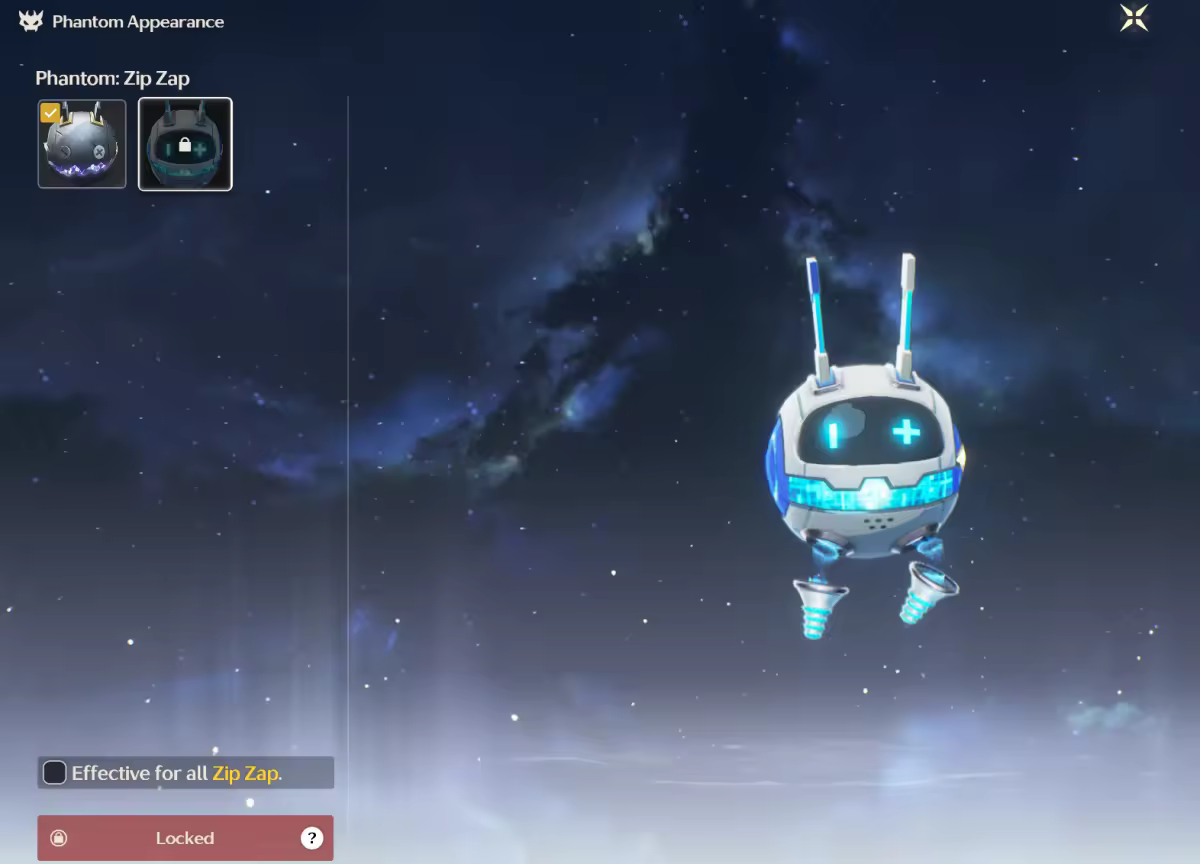Click the red Locked button
This screenshot has width=1200, height=864.
click(185, 838)
